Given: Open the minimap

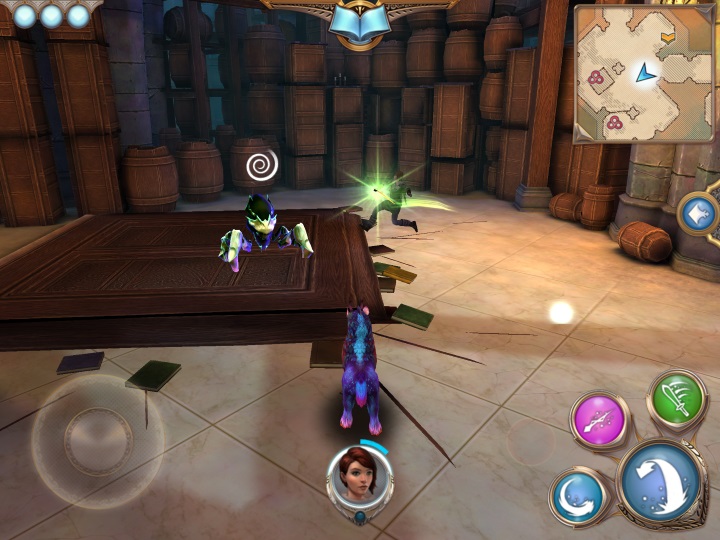Looking at the screenshot, I should 644,73.
